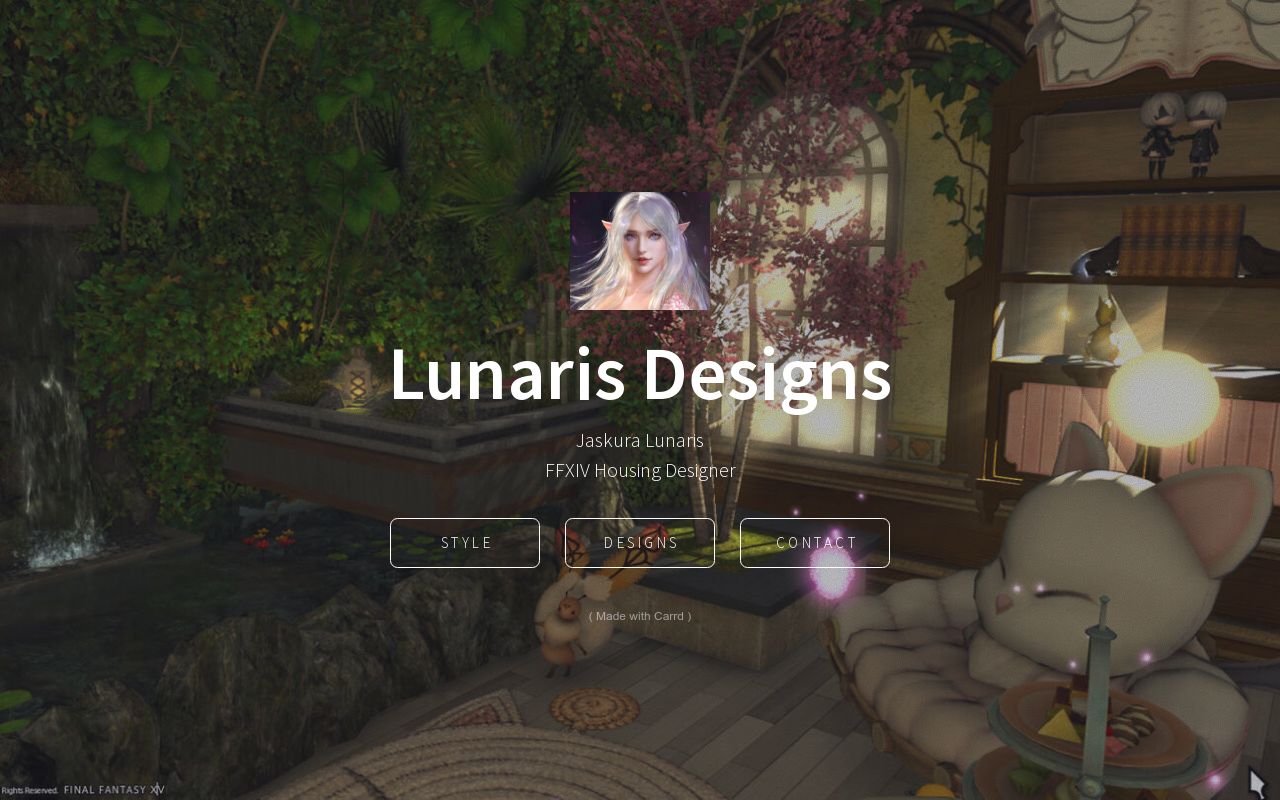Select the Lunaris Designs title heading
Screen dimensions: 1280x800
(640, 377)
